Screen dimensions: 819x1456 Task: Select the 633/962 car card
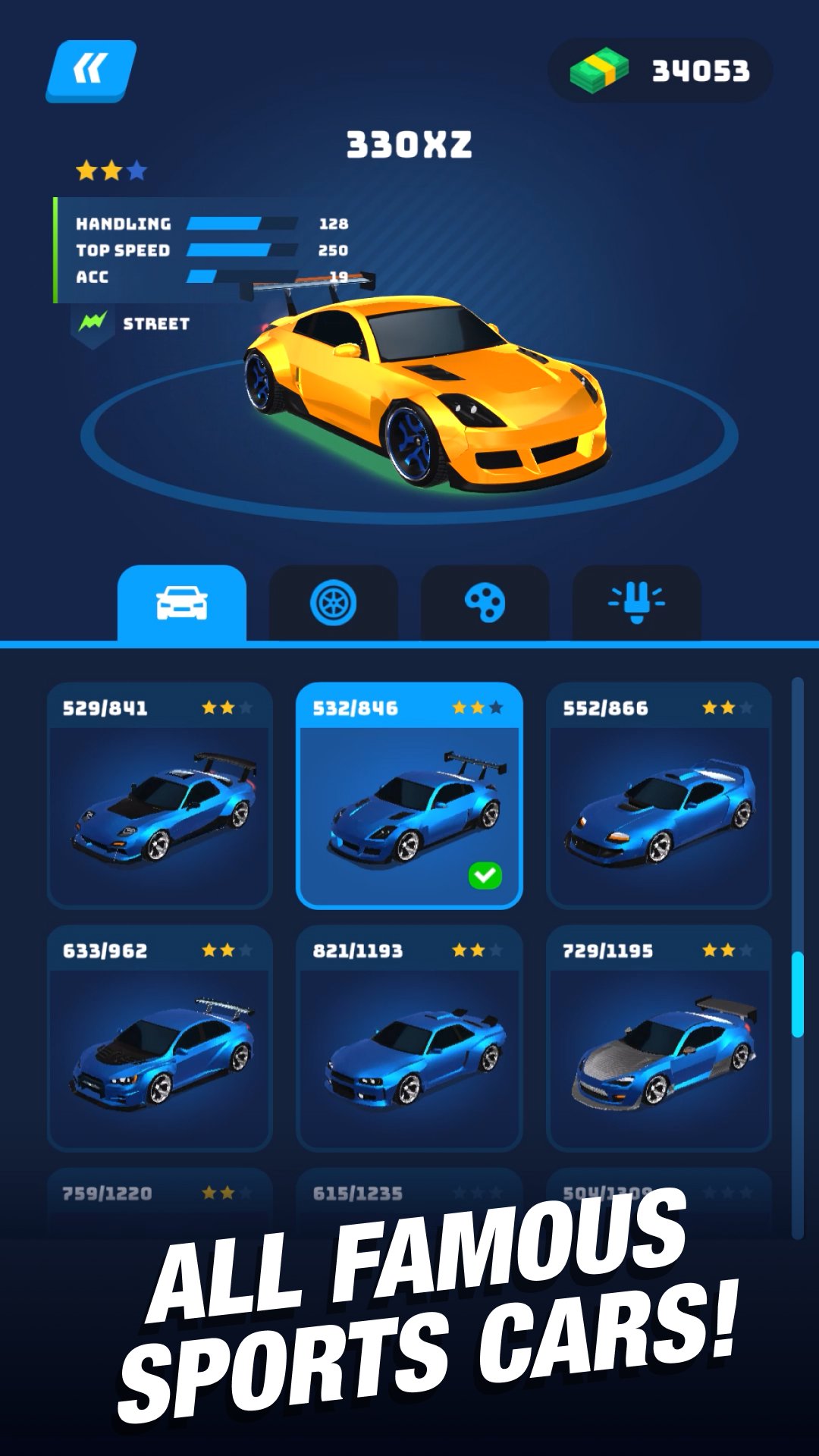tap(159, 1039)
